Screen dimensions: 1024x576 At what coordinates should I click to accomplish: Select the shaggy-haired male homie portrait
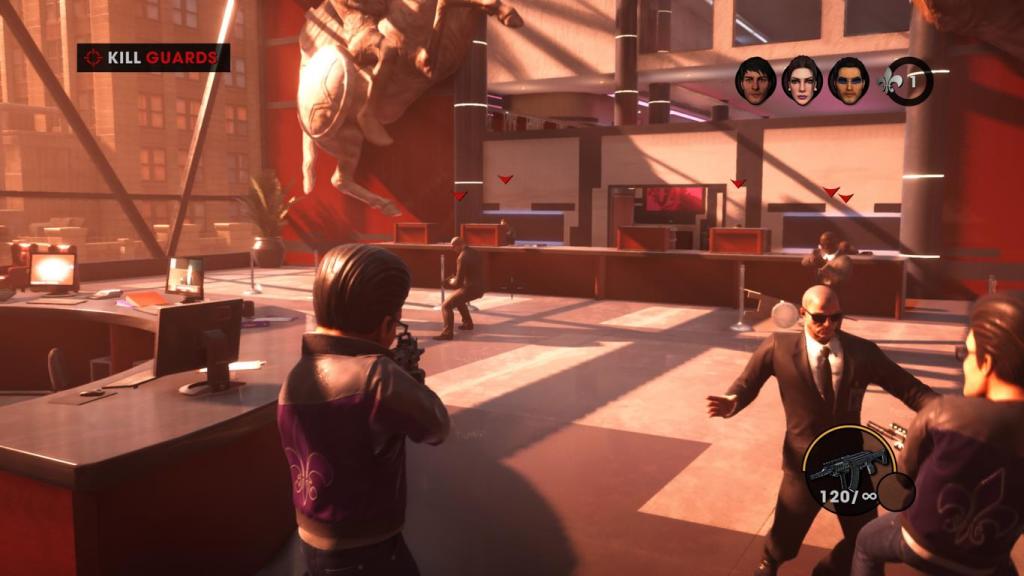pyautogui.click(x=755, y=80)
